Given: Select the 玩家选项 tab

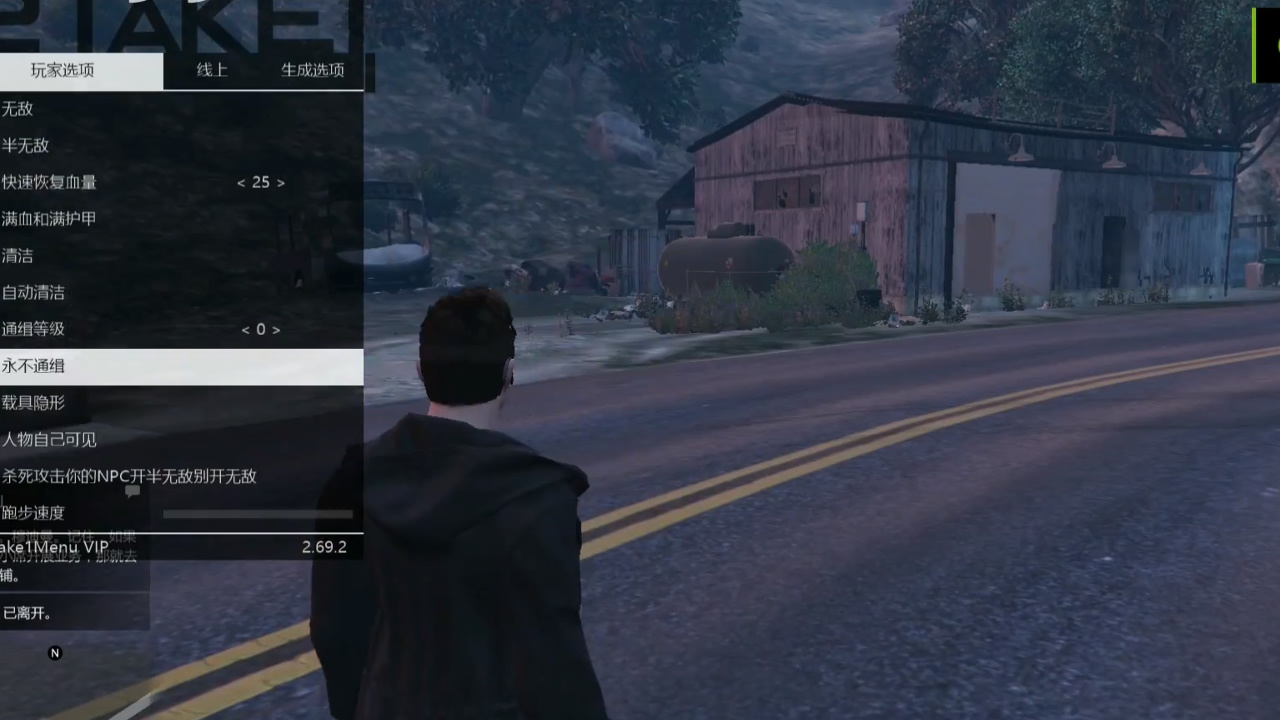Looking at the screenshot, I should (x=62, y=70).
